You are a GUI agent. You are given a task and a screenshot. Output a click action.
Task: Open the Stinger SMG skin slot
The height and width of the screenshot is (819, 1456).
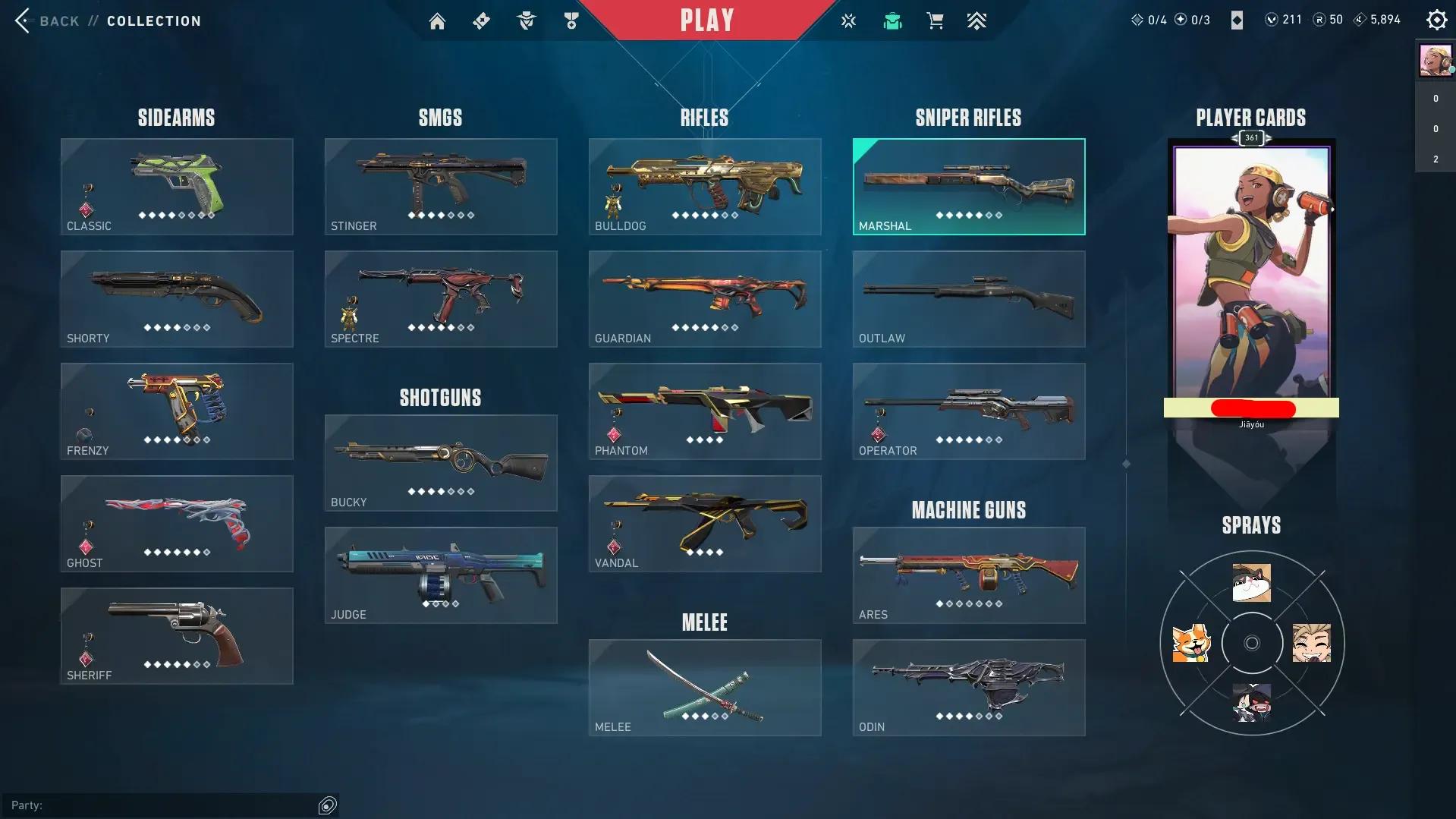coord(441,187)
